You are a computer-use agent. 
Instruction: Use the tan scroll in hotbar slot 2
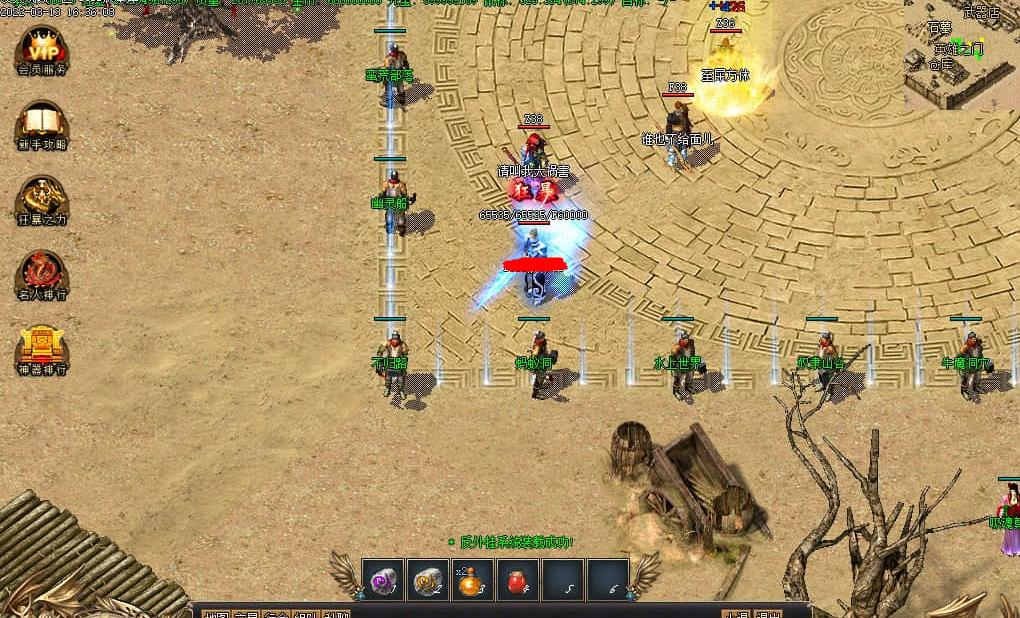[x=428, y=580]
